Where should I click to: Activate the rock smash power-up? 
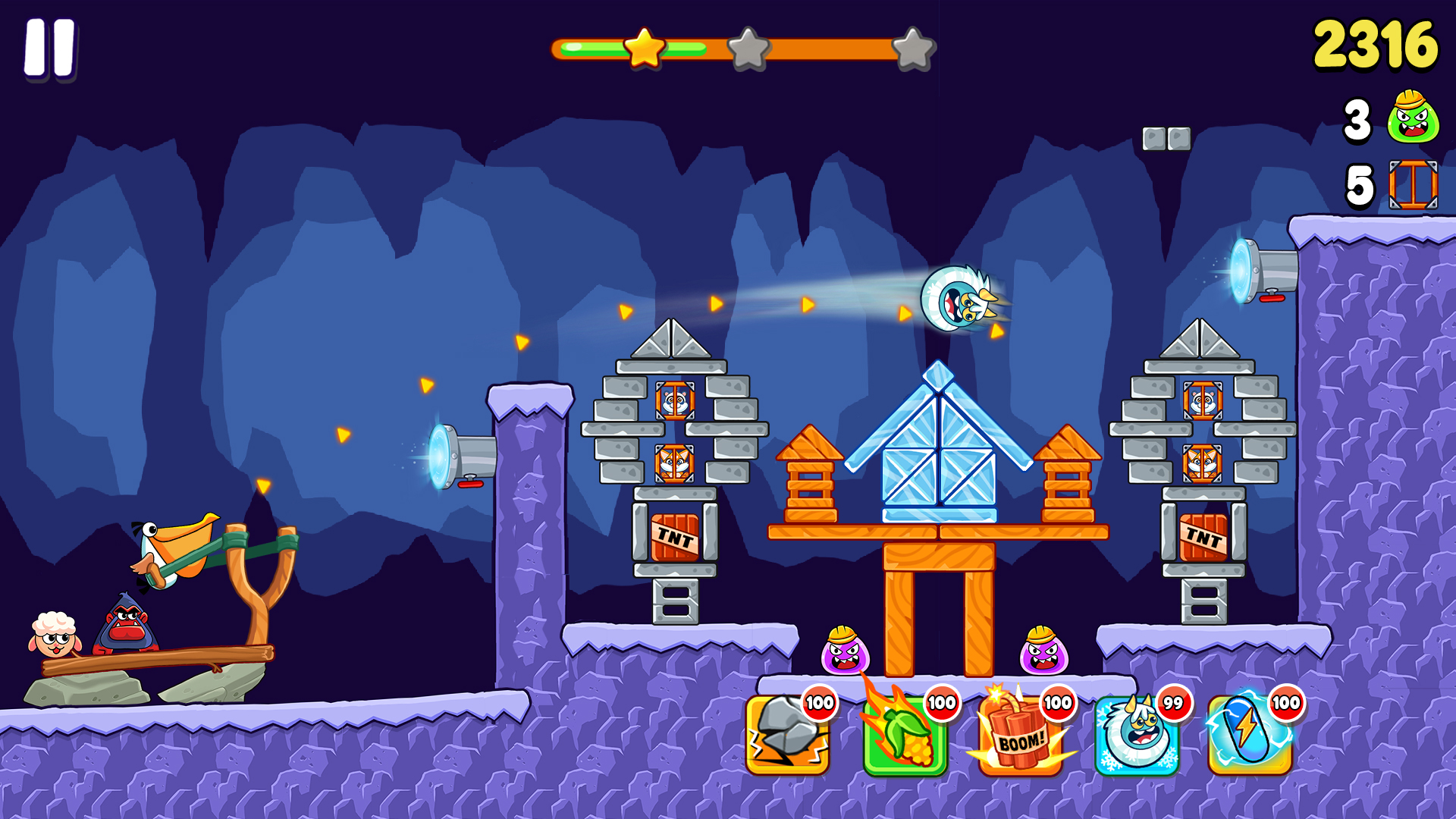coord(787,736)
